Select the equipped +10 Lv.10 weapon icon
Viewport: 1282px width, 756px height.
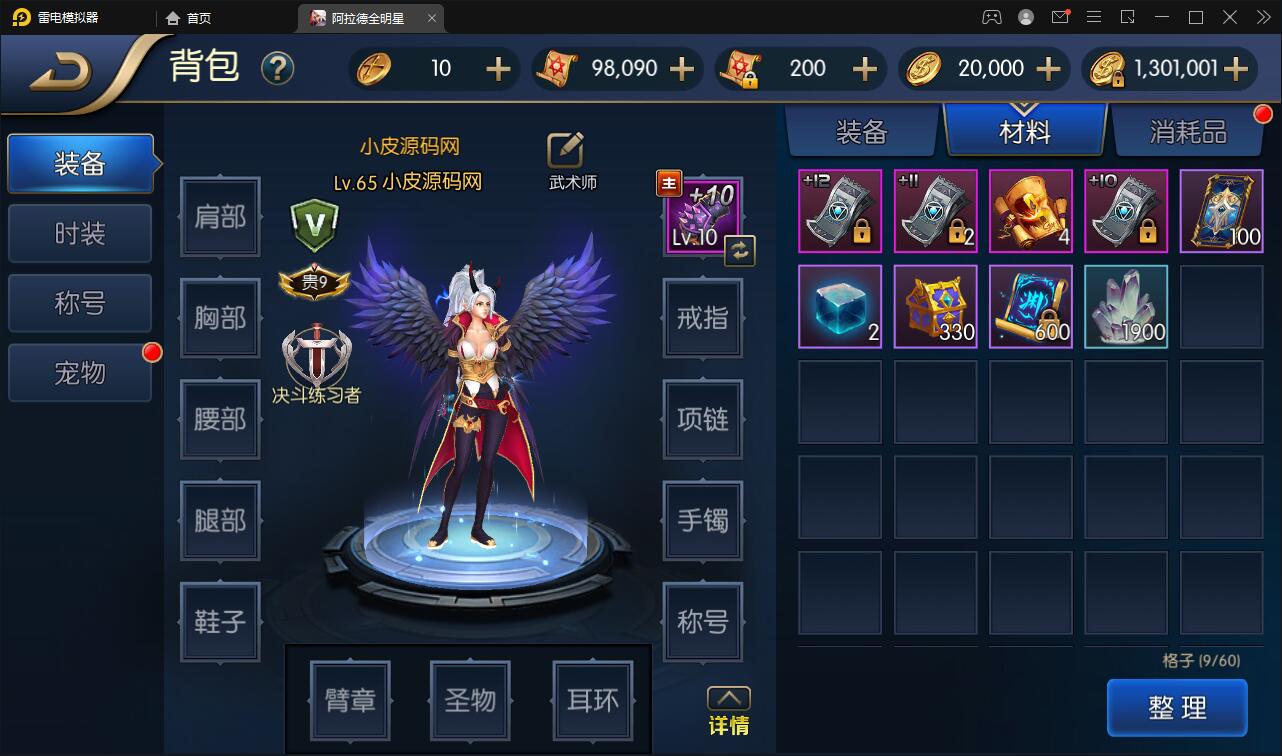700,213
